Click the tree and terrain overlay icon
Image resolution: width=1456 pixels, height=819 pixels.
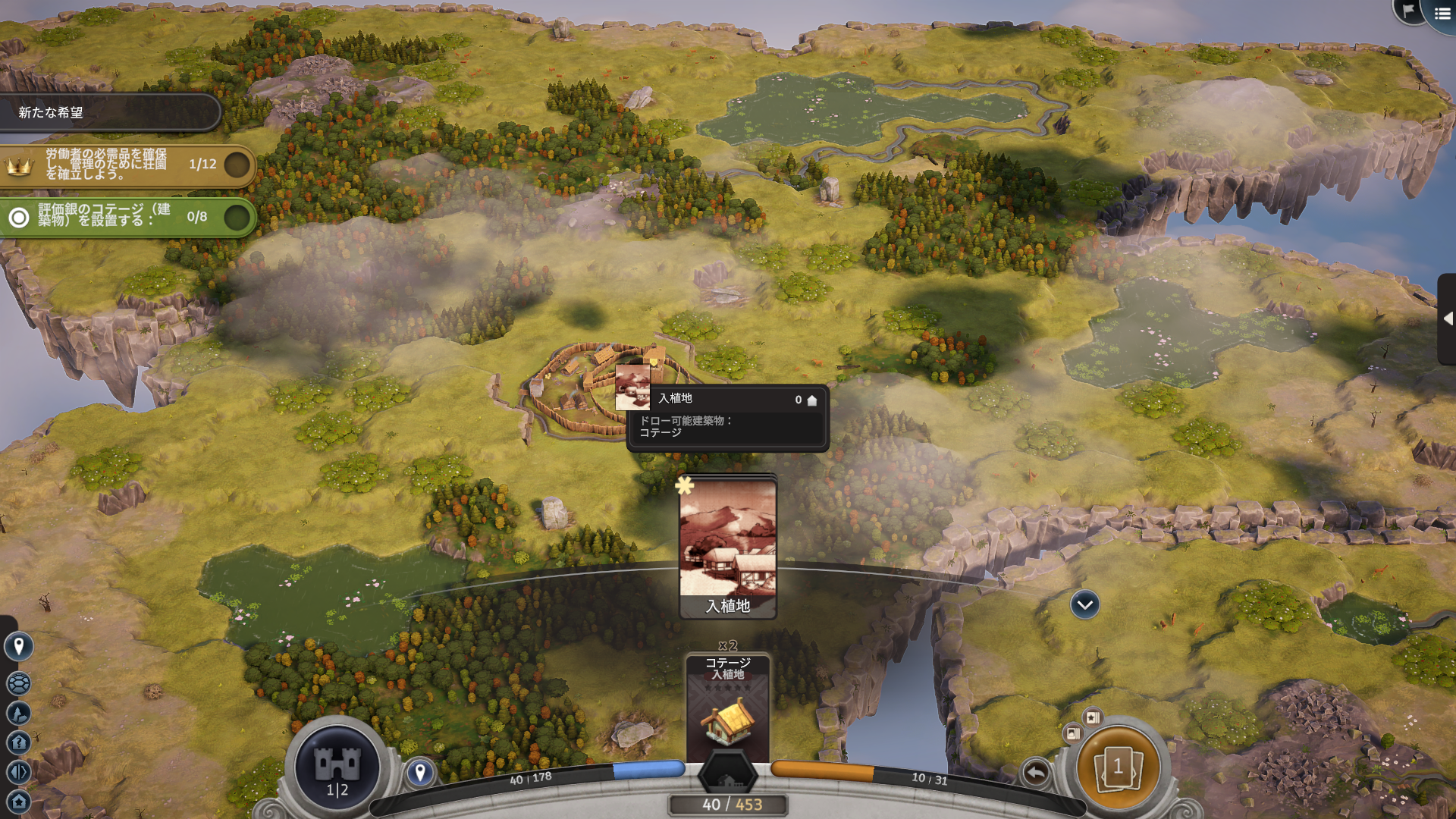click(x=18, y=713)
